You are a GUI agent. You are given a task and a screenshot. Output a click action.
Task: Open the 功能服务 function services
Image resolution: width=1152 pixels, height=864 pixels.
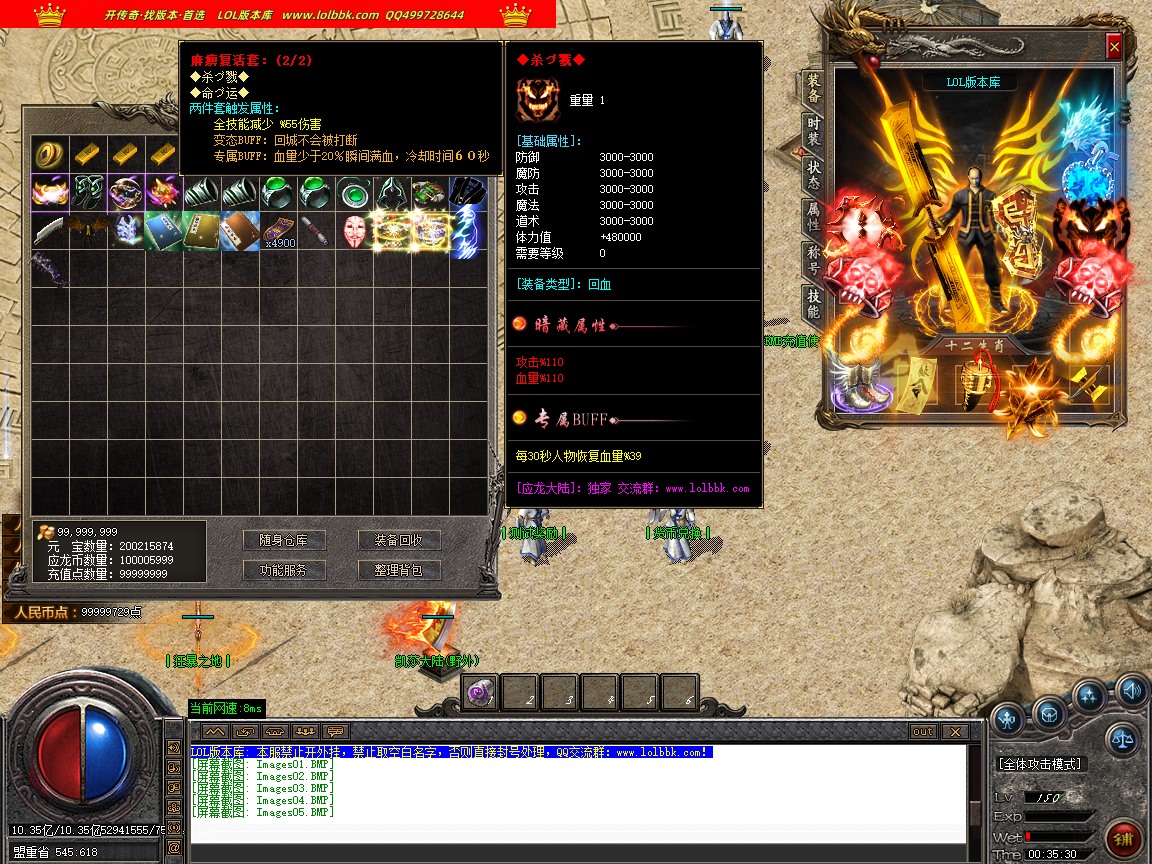coord(284,570)
